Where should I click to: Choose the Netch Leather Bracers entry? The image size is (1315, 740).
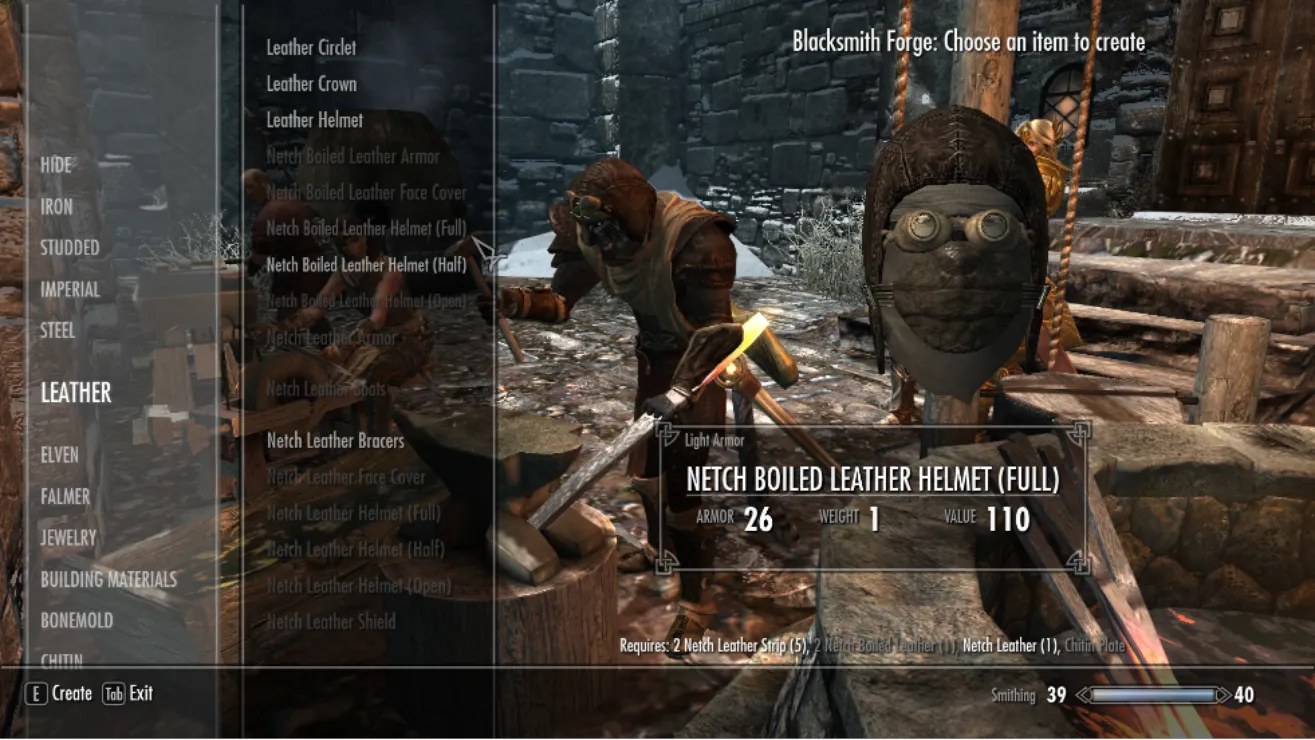tap(335, 441)
